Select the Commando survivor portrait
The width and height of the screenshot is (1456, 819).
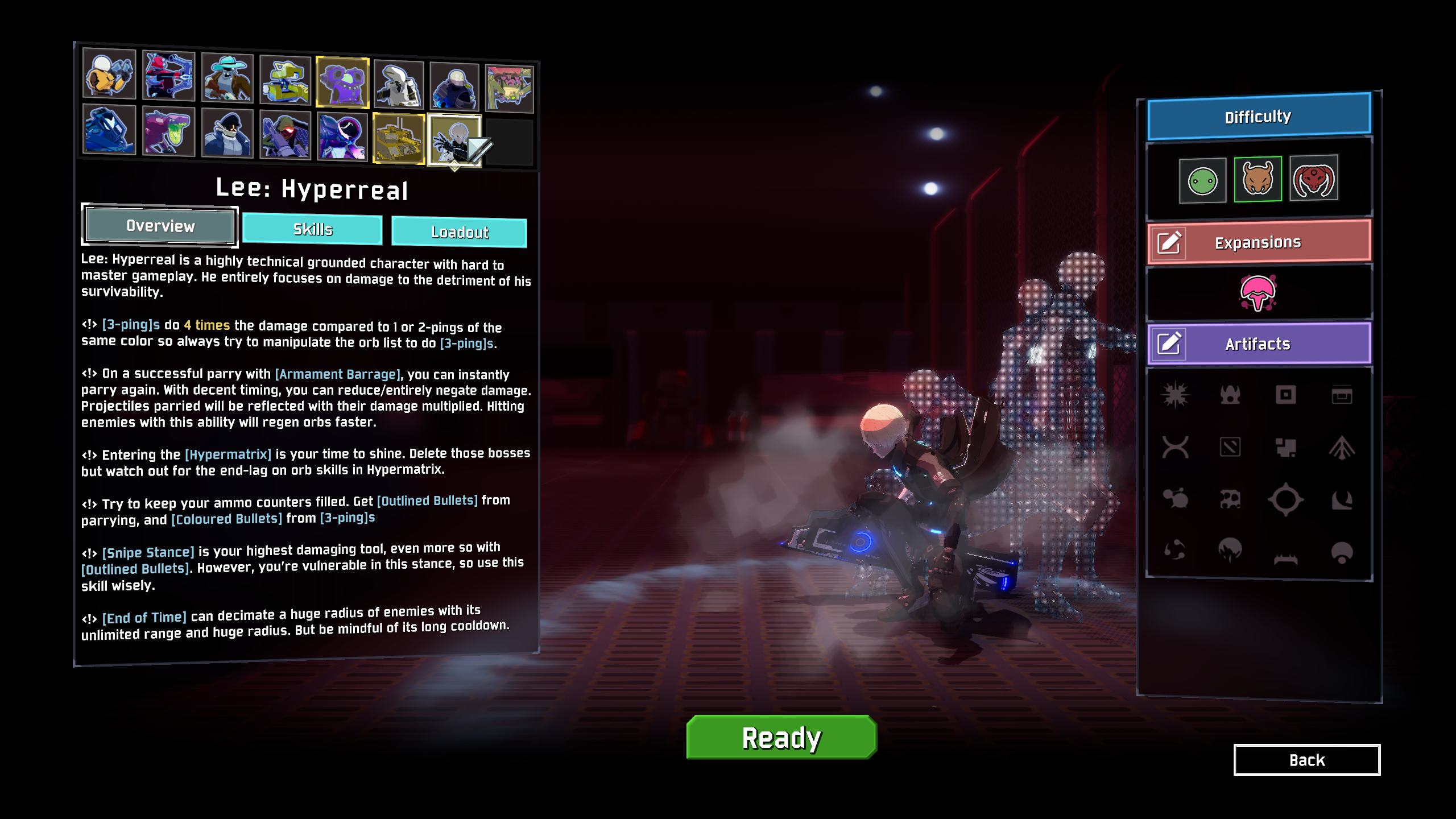109,75
